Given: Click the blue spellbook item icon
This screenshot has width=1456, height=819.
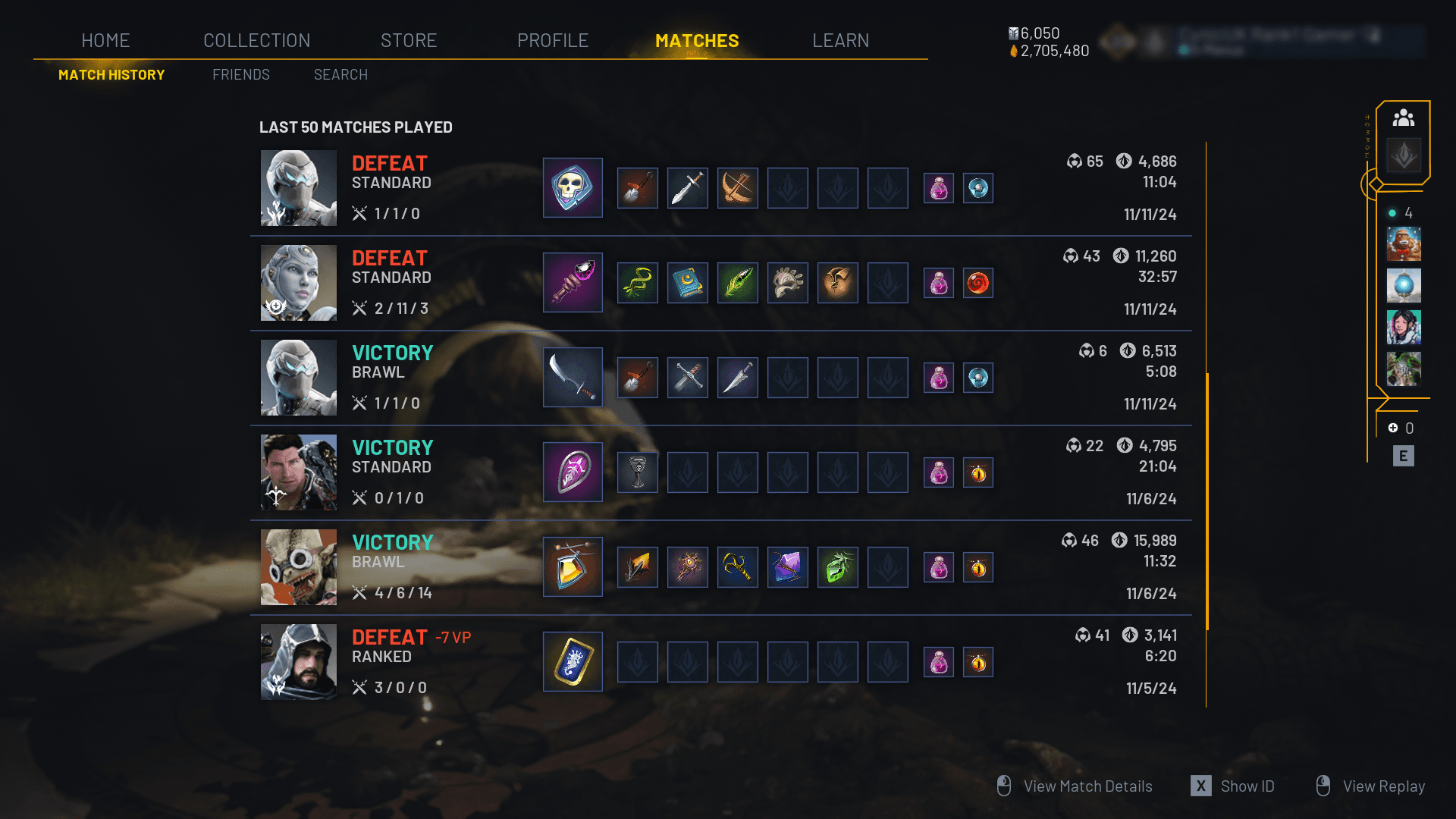Looking at the screenshot, I should pyautogui.click(x=687, y=283).
